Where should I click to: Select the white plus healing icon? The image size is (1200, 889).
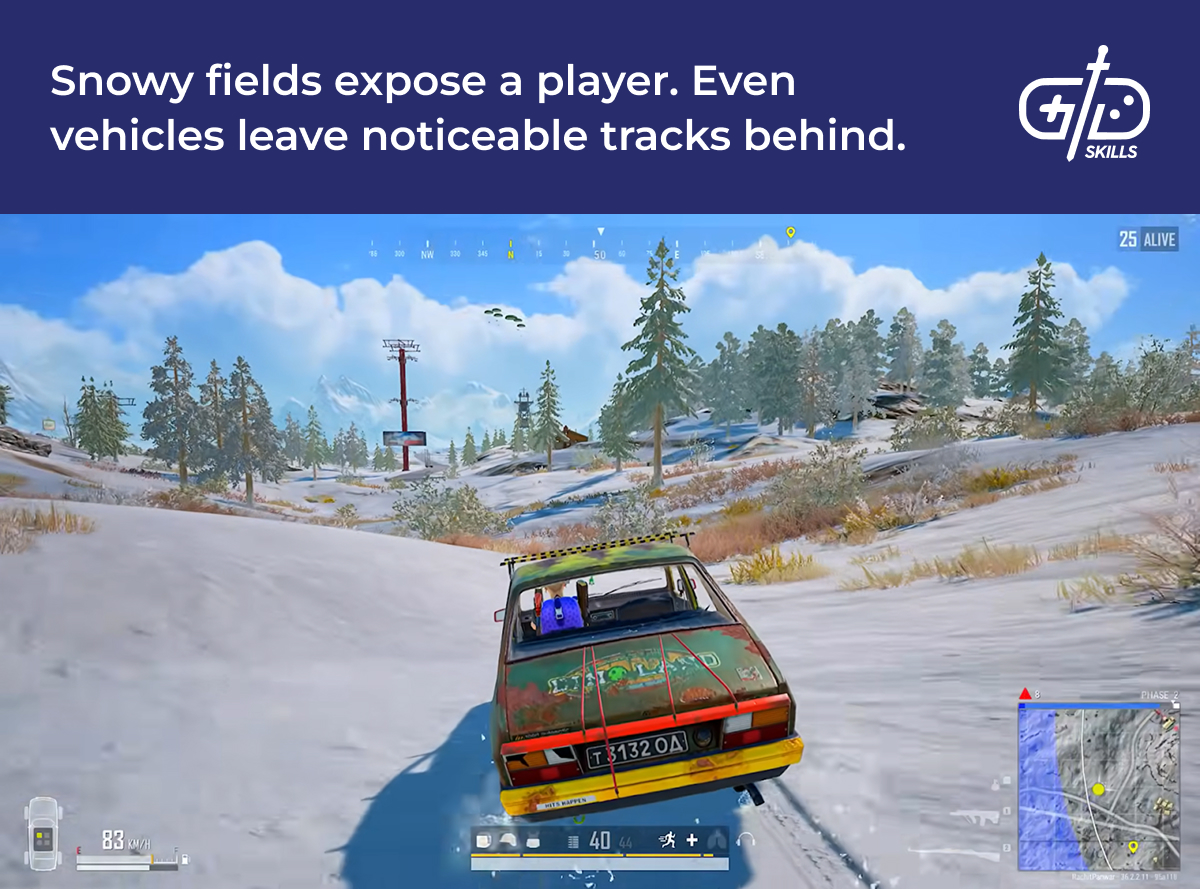(x=691, y=840)
